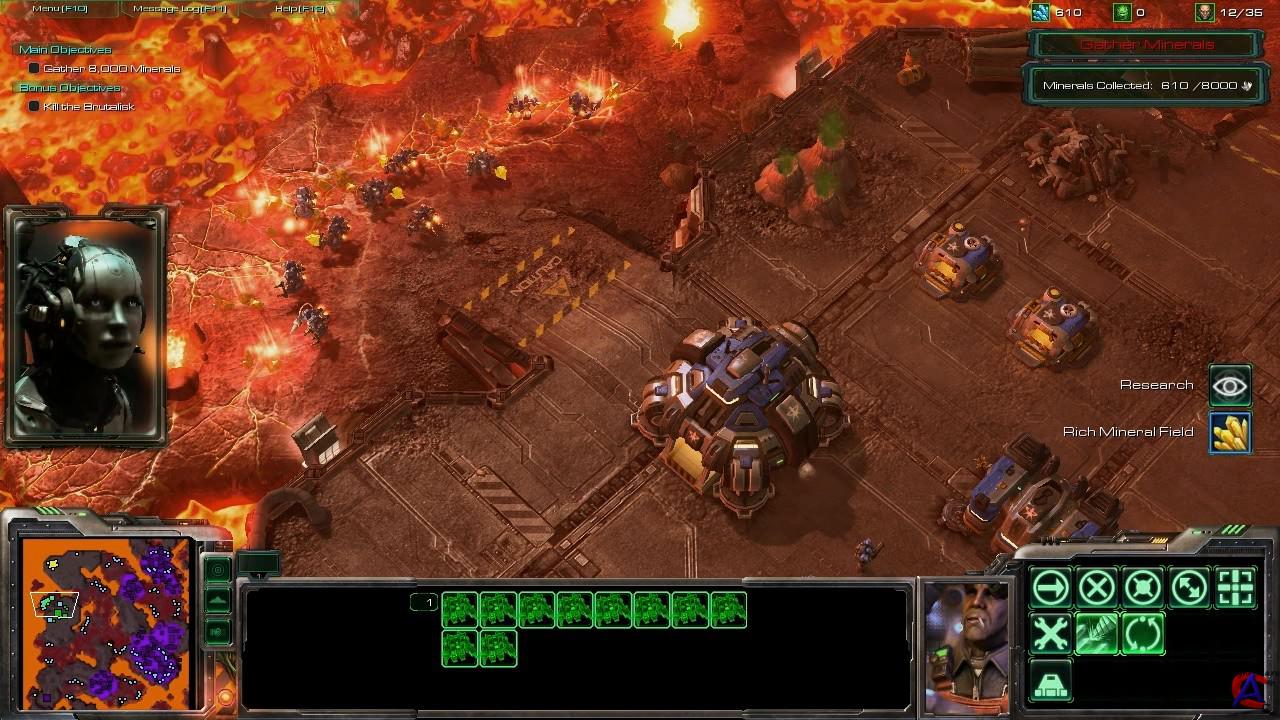Open the Build Structure menu

tap(1051, 681)
